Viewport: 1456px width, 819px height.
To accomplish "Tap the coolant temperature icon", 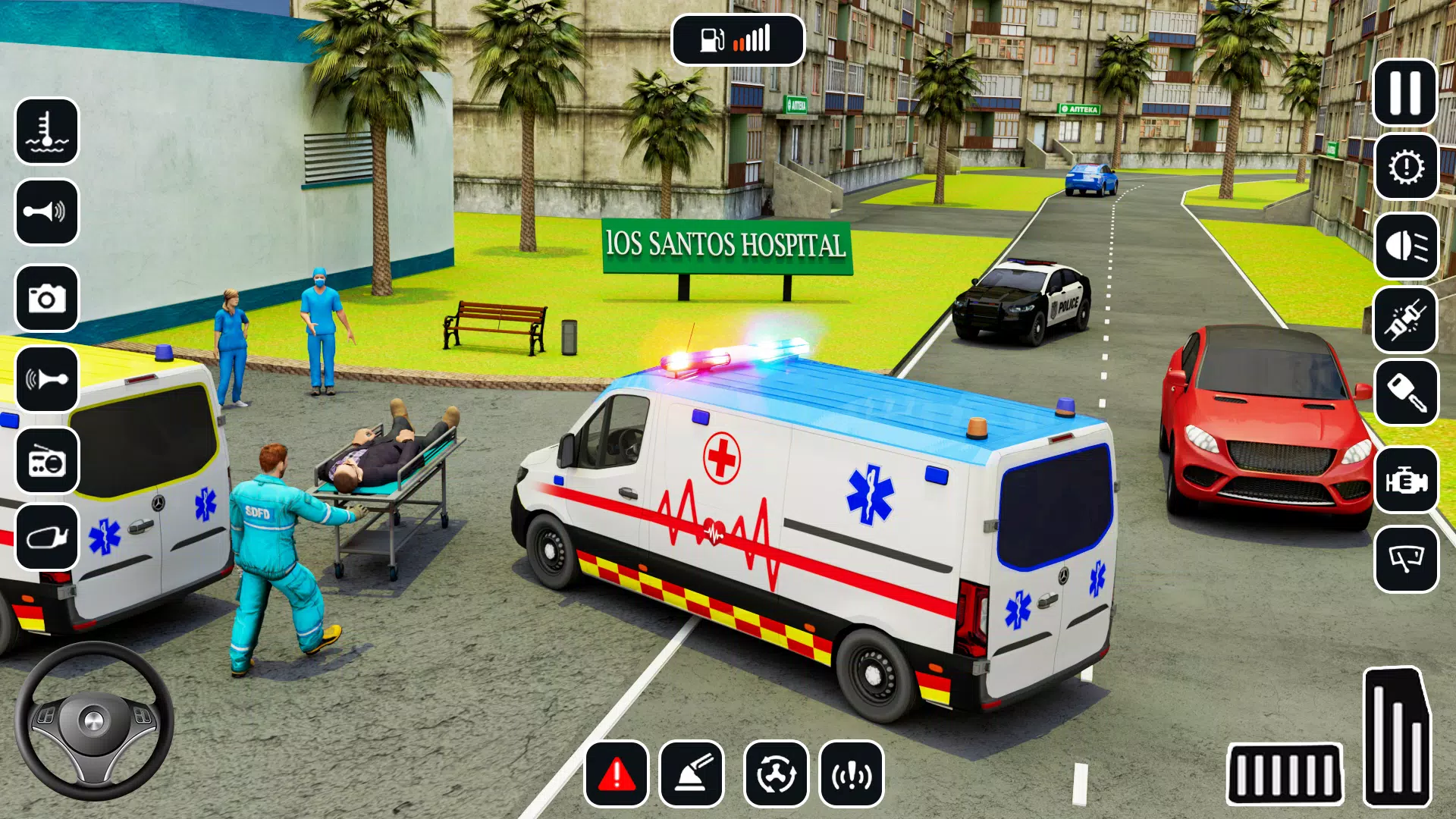I will [47, 131].
